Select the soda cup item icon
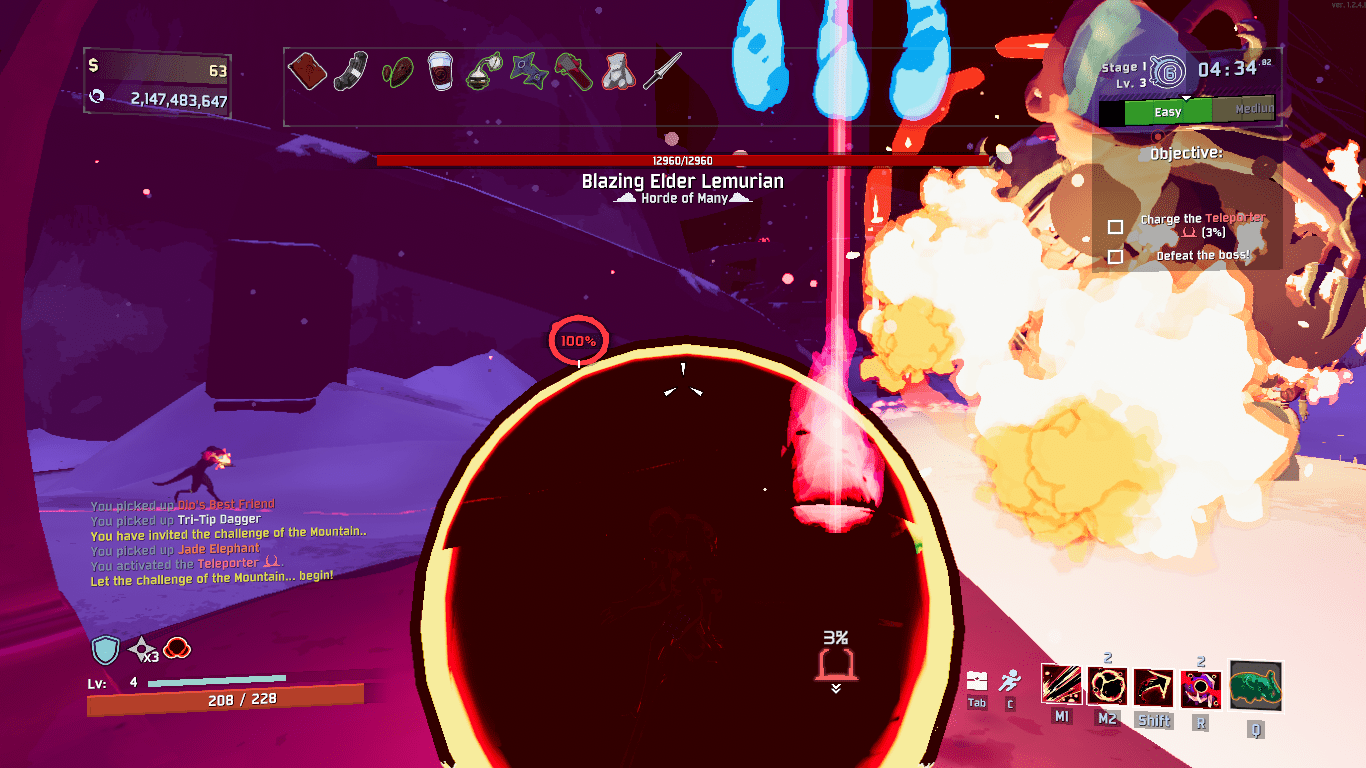This screenshot has width=1366, height=768. tap(440, 70)
